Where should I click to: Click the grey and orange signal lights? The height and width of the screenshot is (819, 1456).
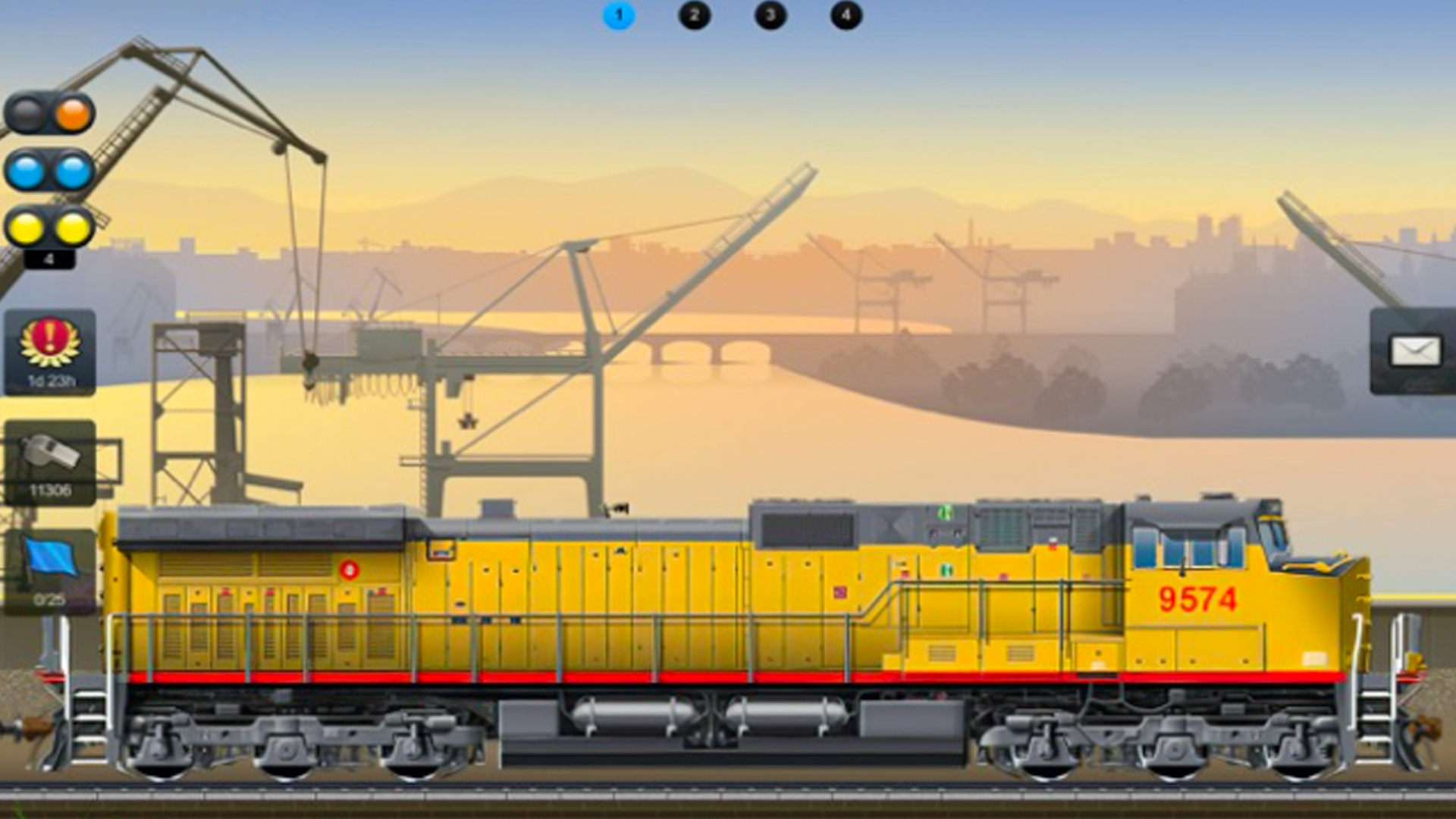[50, 114]
